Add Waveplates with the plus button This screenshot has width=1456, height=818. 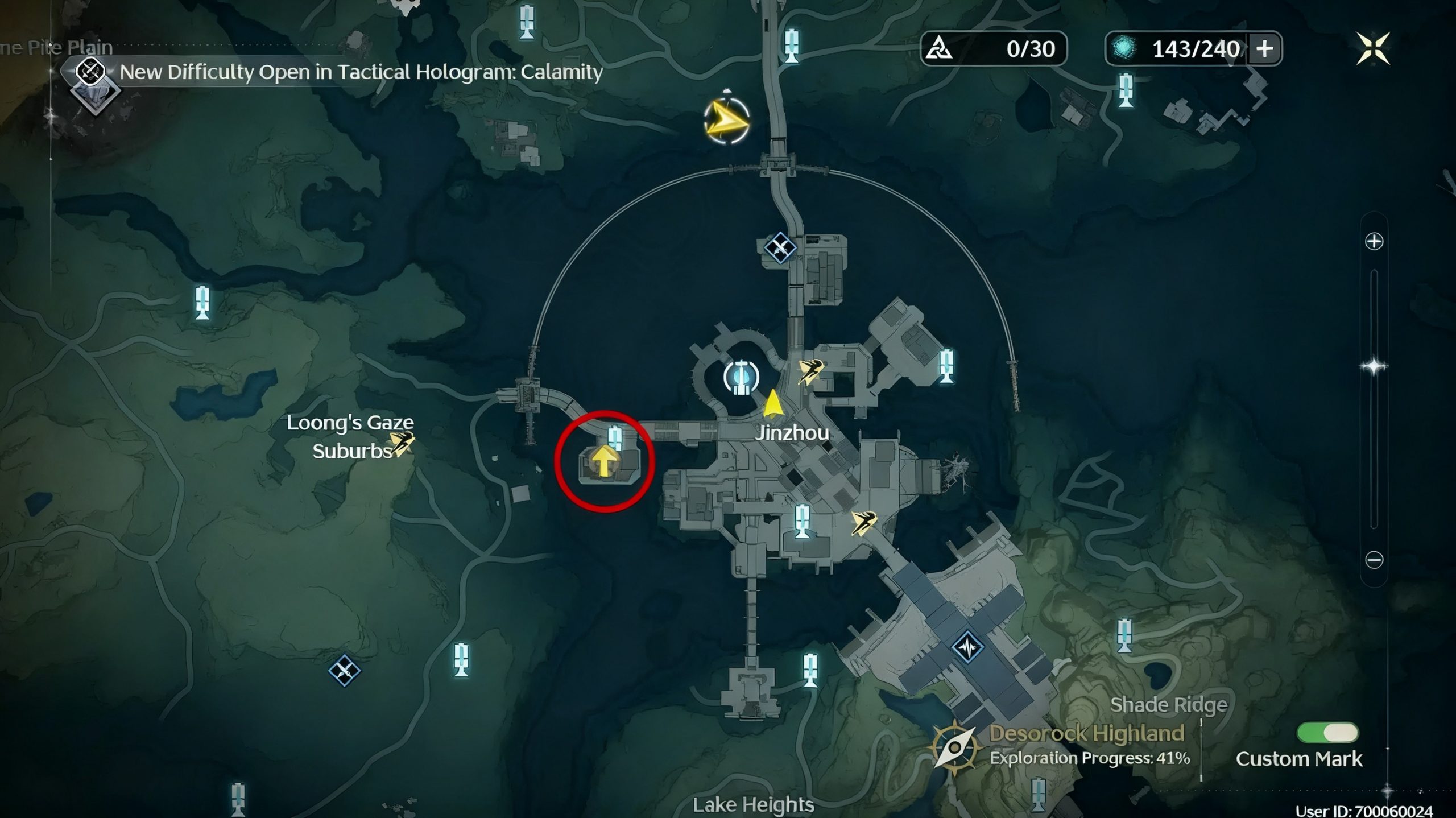click(1264, 49)
